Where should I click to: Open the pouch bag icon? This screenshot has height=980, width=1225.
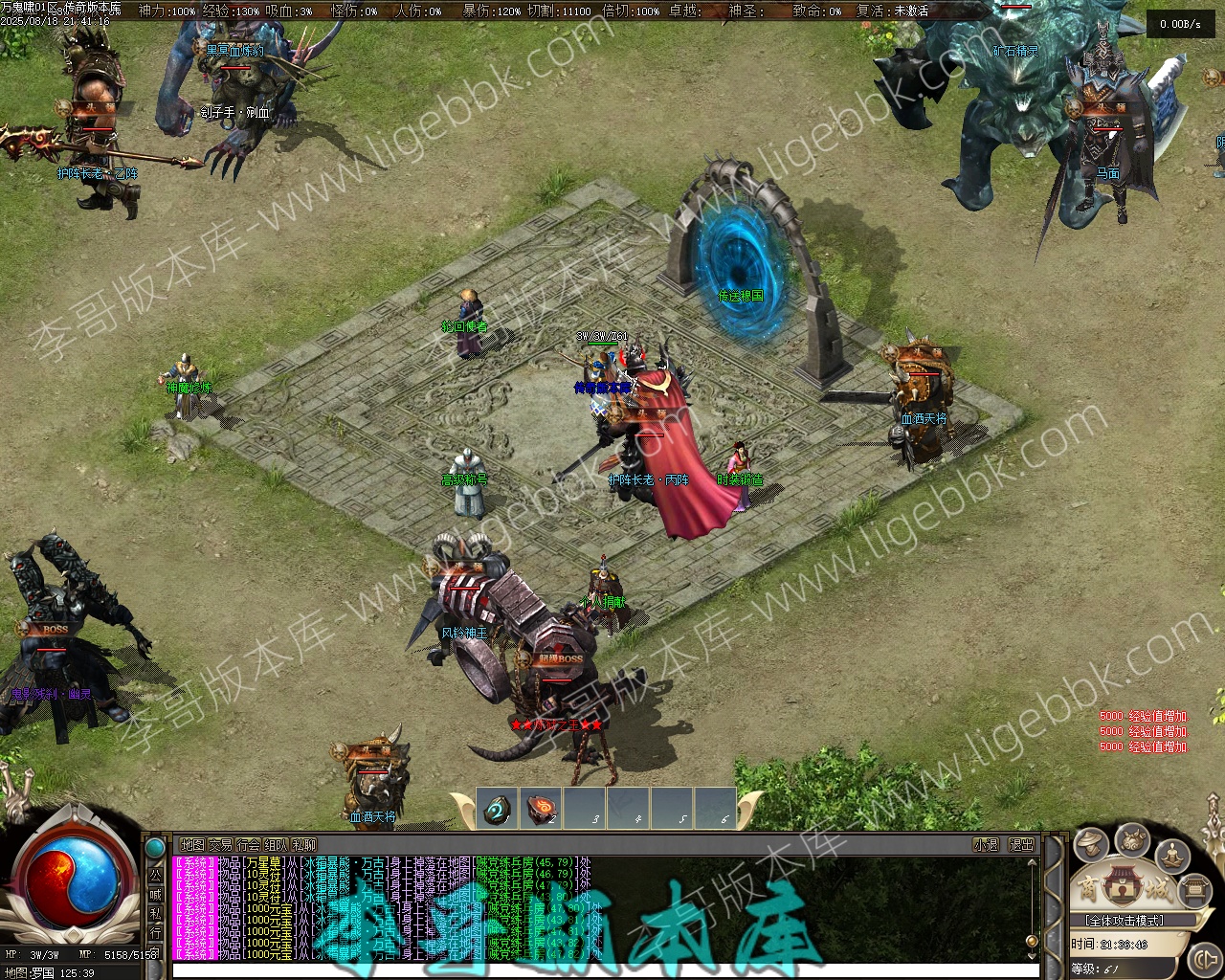point(1134,841)
